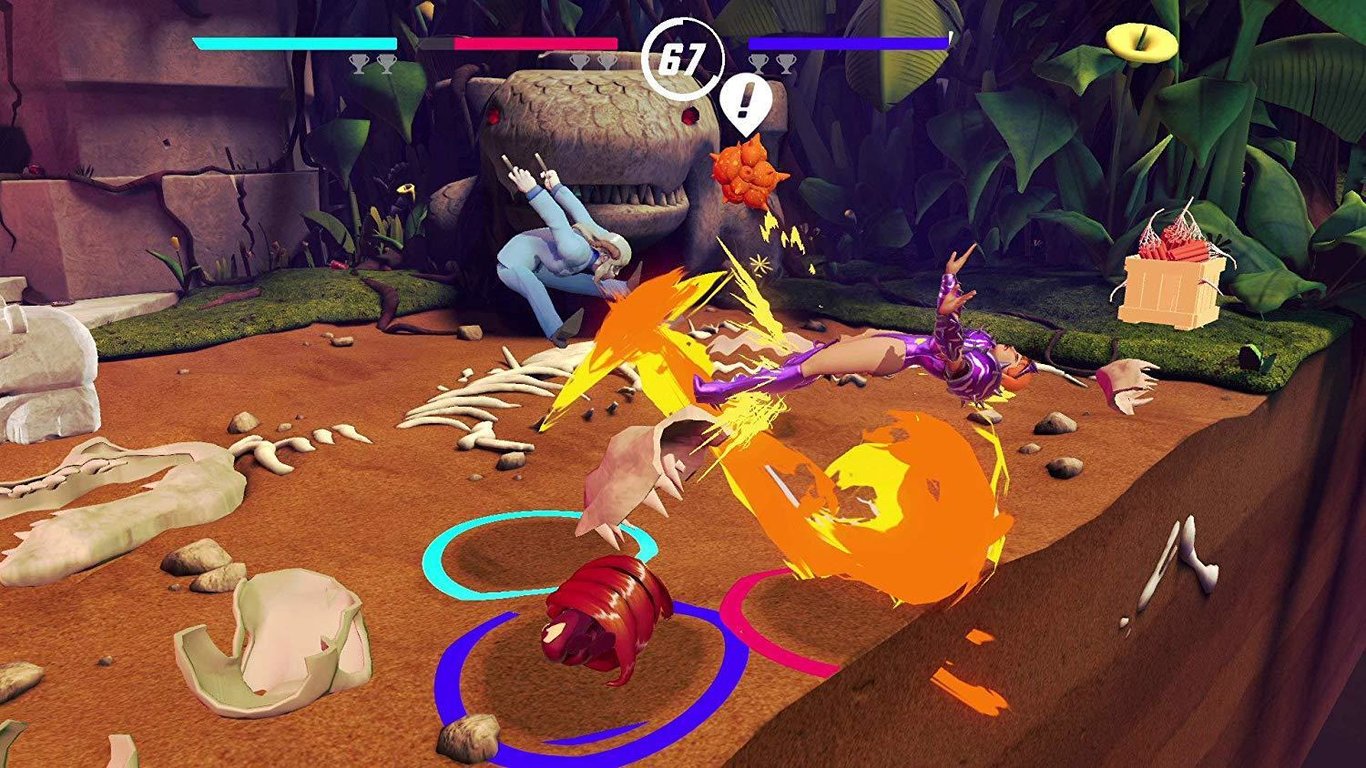Click the circular 67 match timer
The width and height of the screenshot is (1366, 768).
pyautogui.click(x=681, y=57)
